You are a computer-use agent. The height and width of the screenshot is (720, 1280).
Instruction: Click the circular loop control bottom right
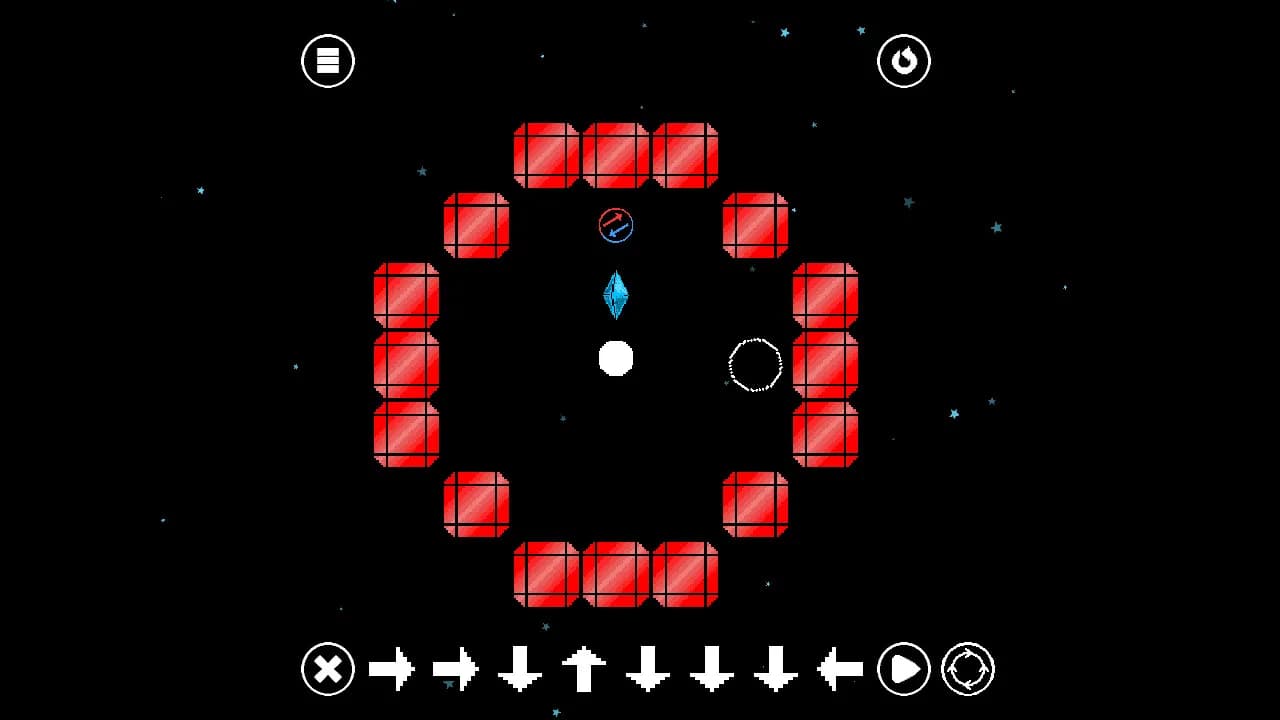968,669
